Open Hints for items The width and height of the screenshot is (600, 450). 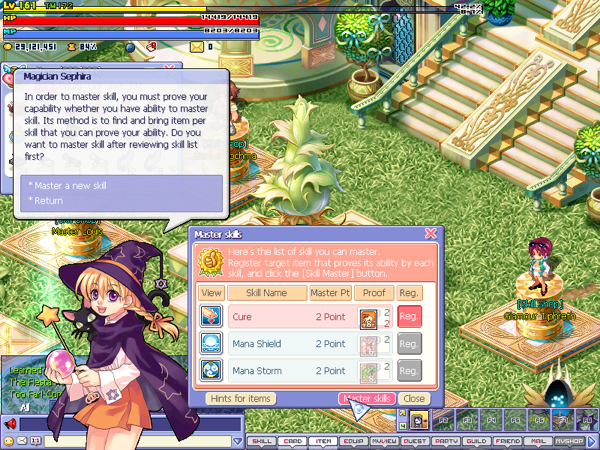240,398
